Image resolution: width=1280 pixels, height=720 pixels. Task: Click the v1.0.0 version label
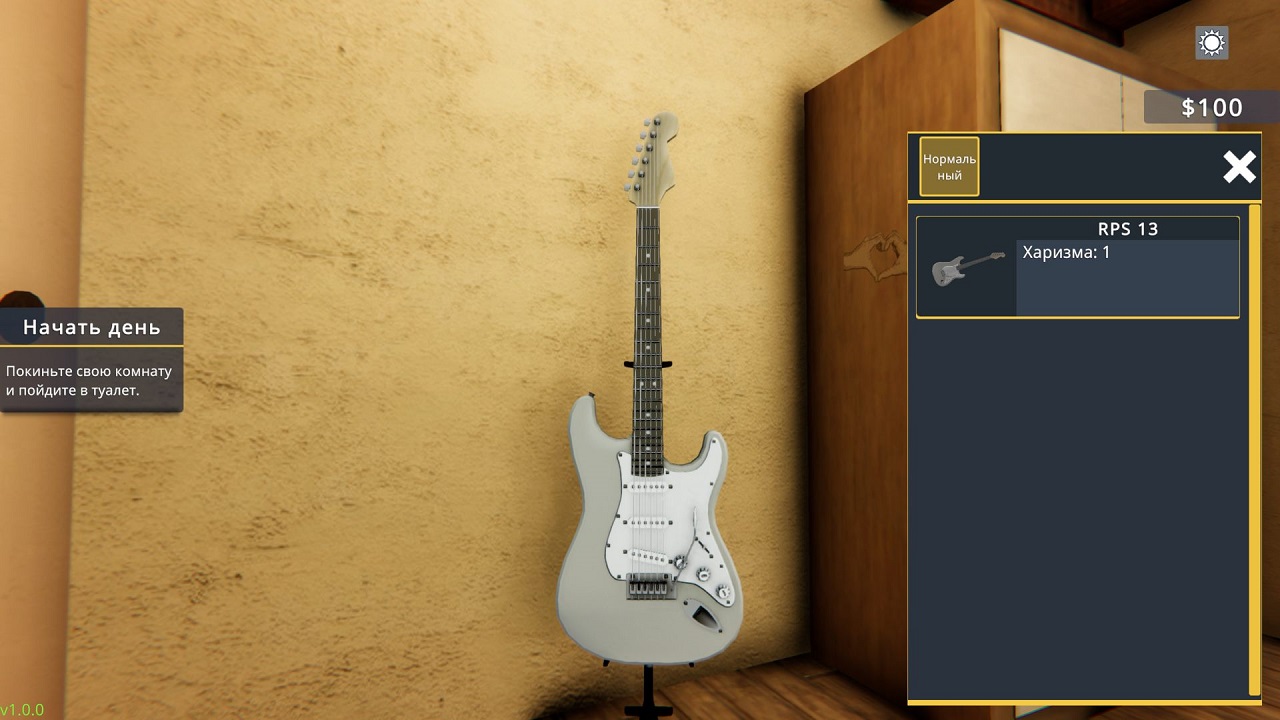point(22,711)
